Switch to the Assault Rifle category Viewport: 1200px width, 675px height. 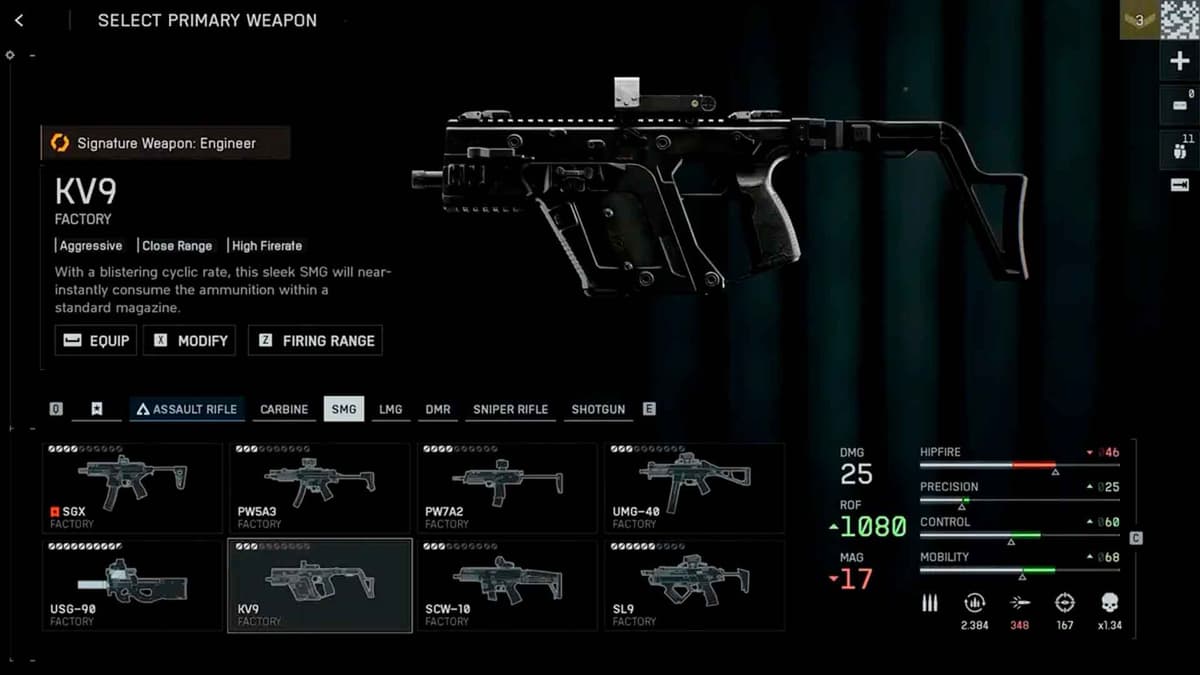tap(187, 409)
